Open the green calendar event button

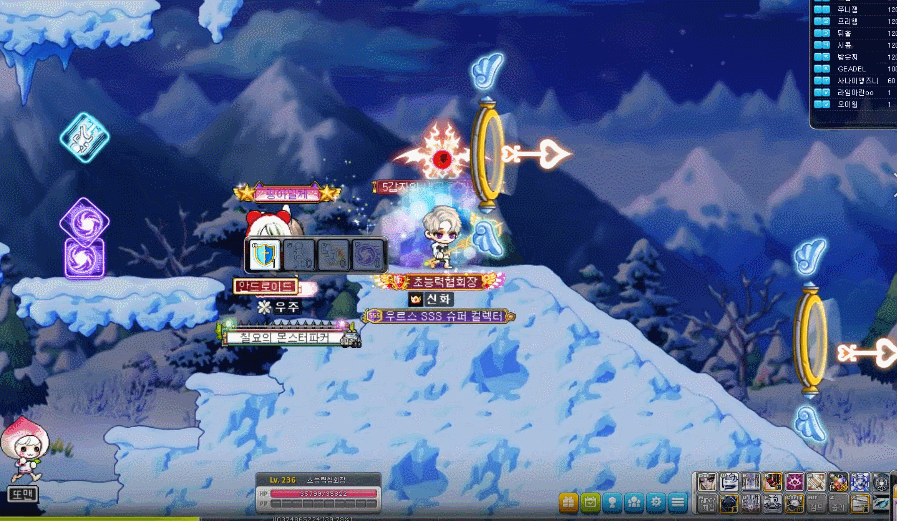590,501
